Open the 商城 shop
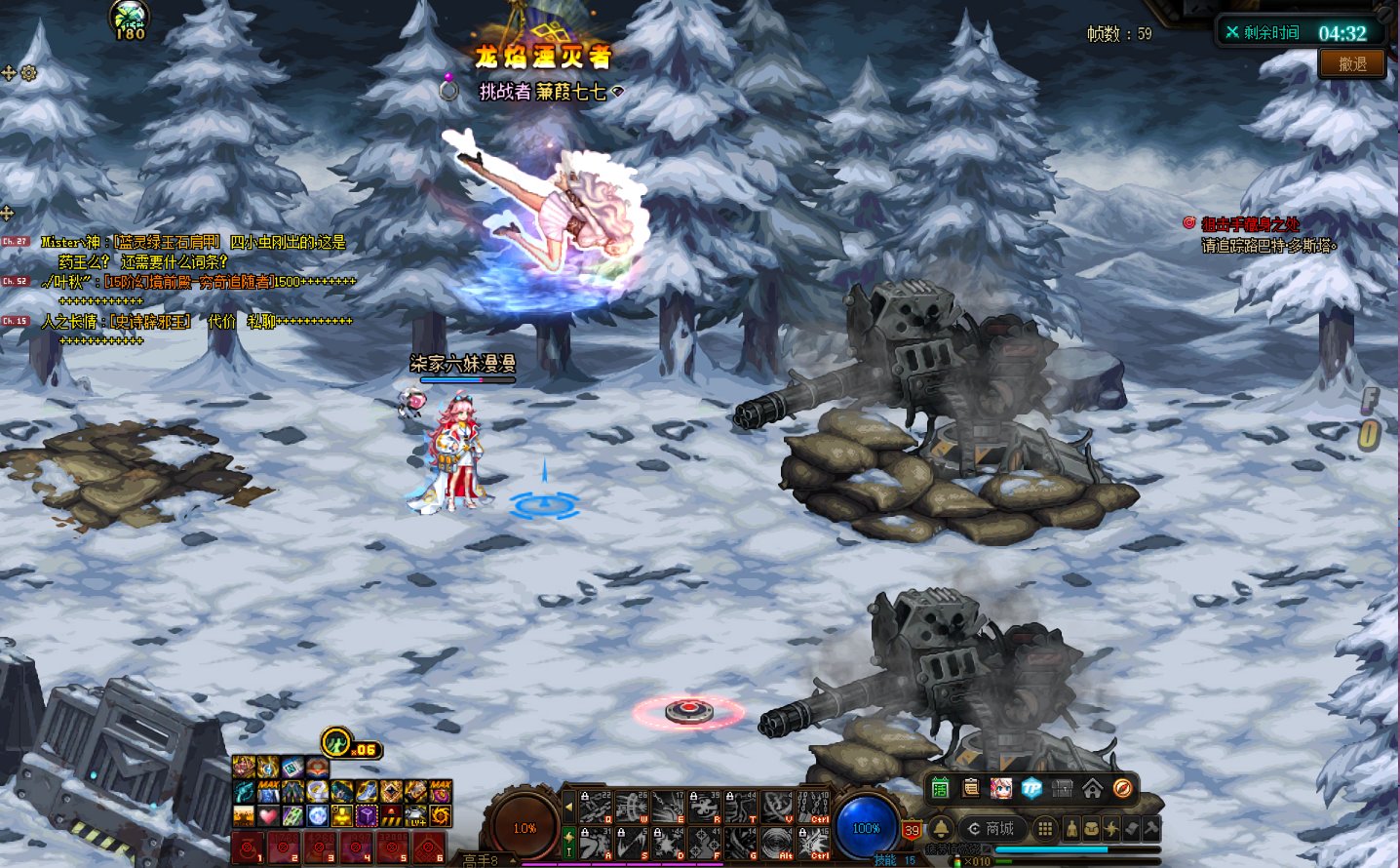1400x868 pixels. (x=991, y=829)
